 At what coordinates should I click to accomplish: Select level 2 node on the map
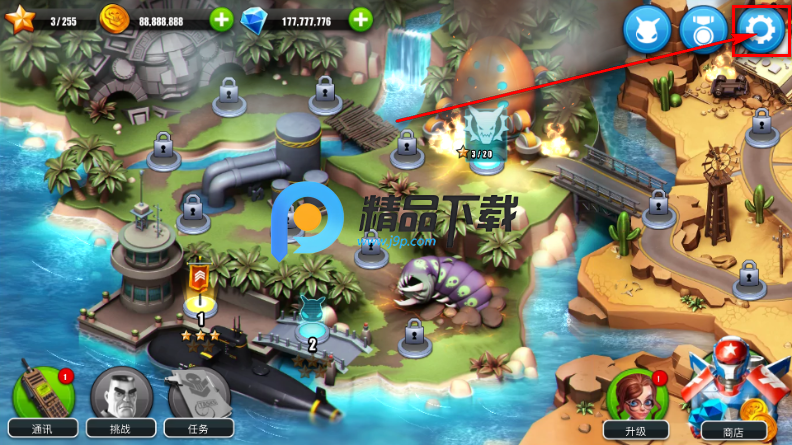[x=312, y=326]
